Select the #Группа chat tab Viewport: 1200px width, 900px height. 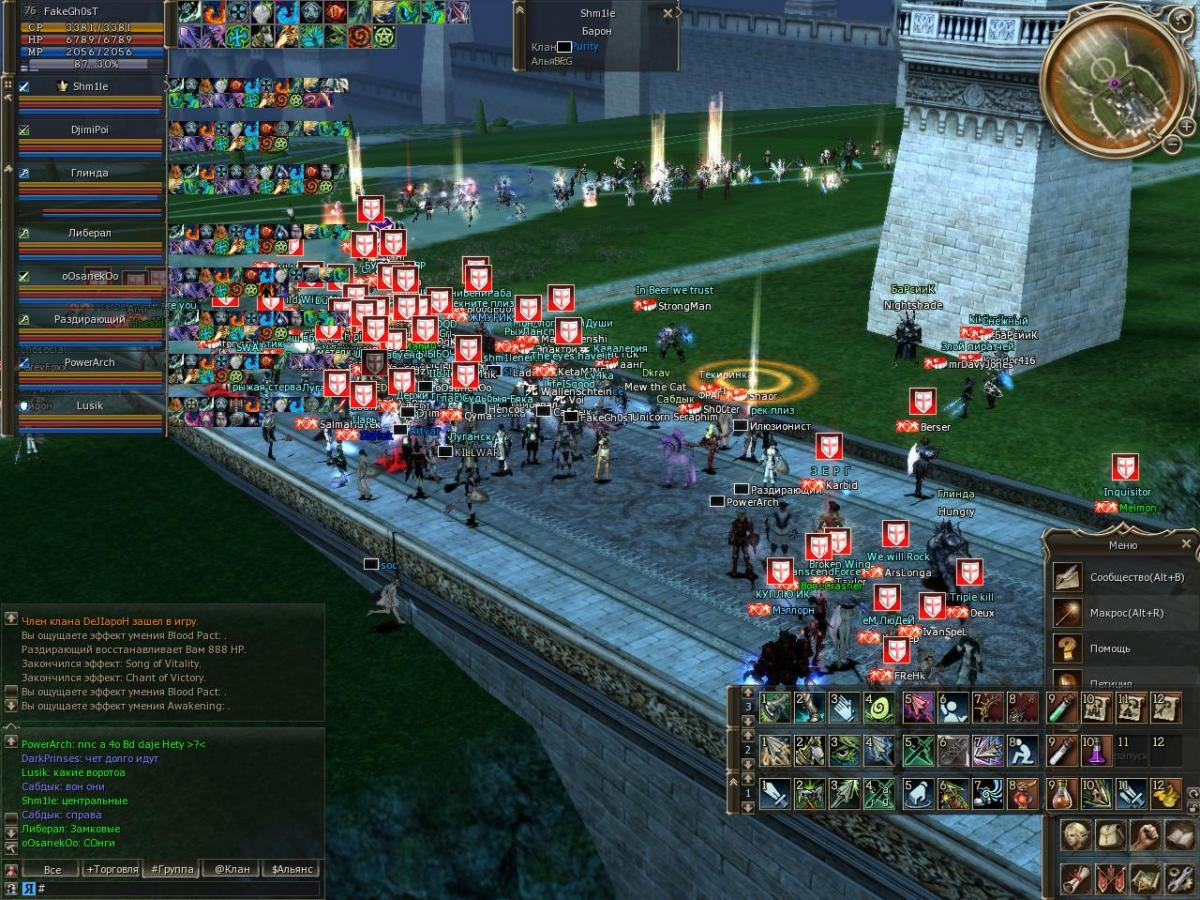(x=172, y=869)
